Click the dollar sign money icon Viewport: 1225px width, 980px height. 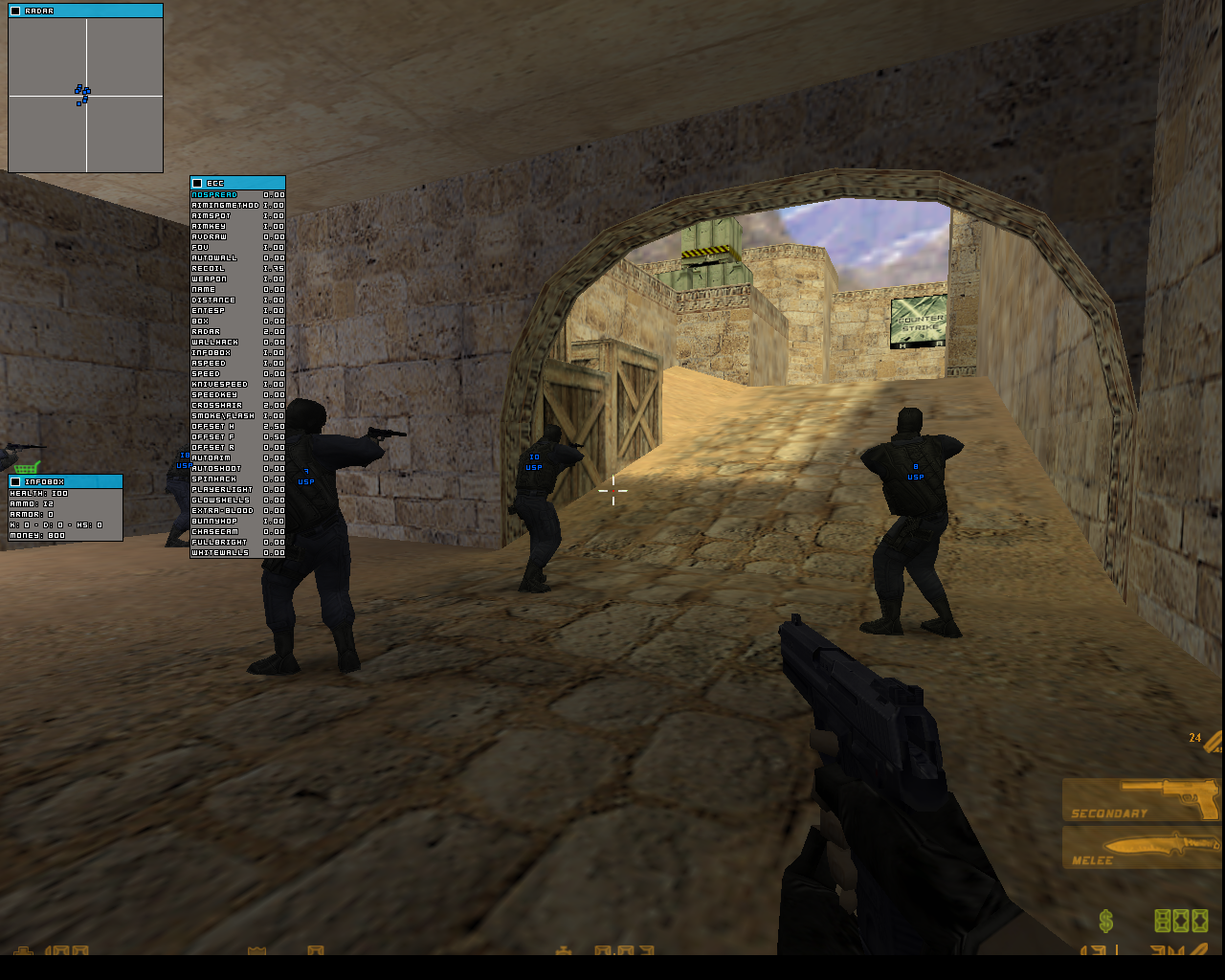click(1105, 922)
